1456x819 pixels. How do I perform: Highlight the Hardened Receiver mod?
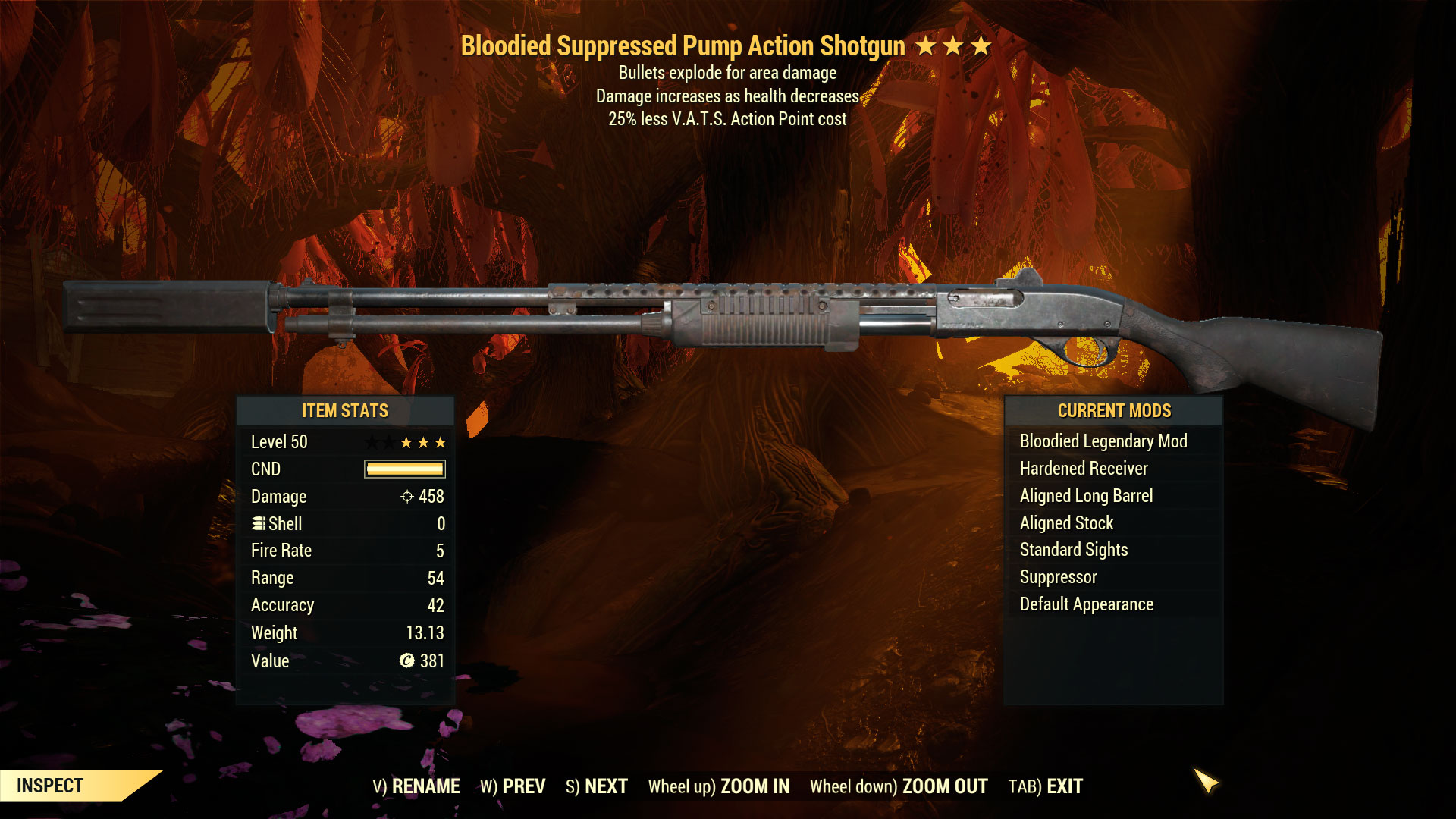(x=1084, y=469)
